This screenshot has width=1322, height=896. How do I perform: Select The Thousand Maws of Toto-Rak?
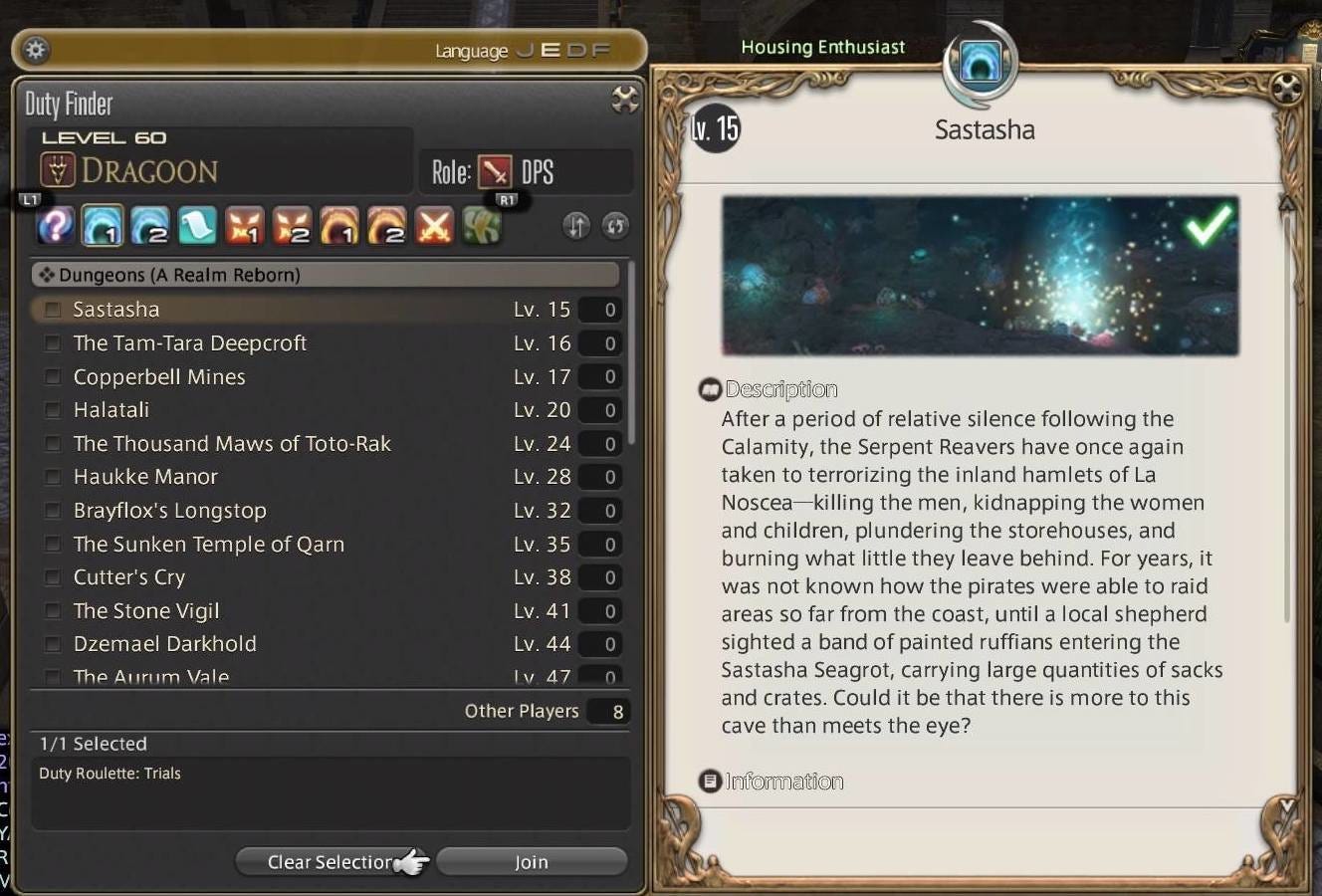point(53,444)
